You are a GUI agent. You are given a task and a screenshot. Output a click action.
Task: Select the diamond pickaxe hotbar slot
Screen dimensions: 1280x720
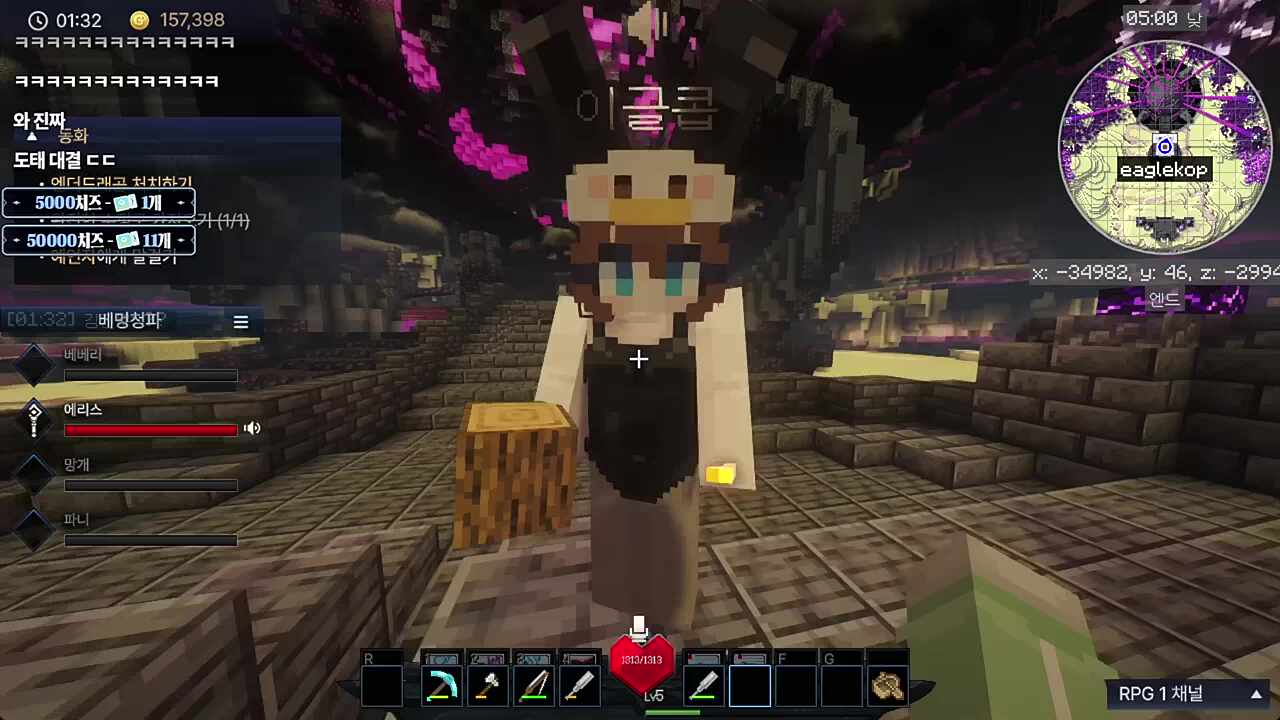pyautogui.click(x=442, y=686)
